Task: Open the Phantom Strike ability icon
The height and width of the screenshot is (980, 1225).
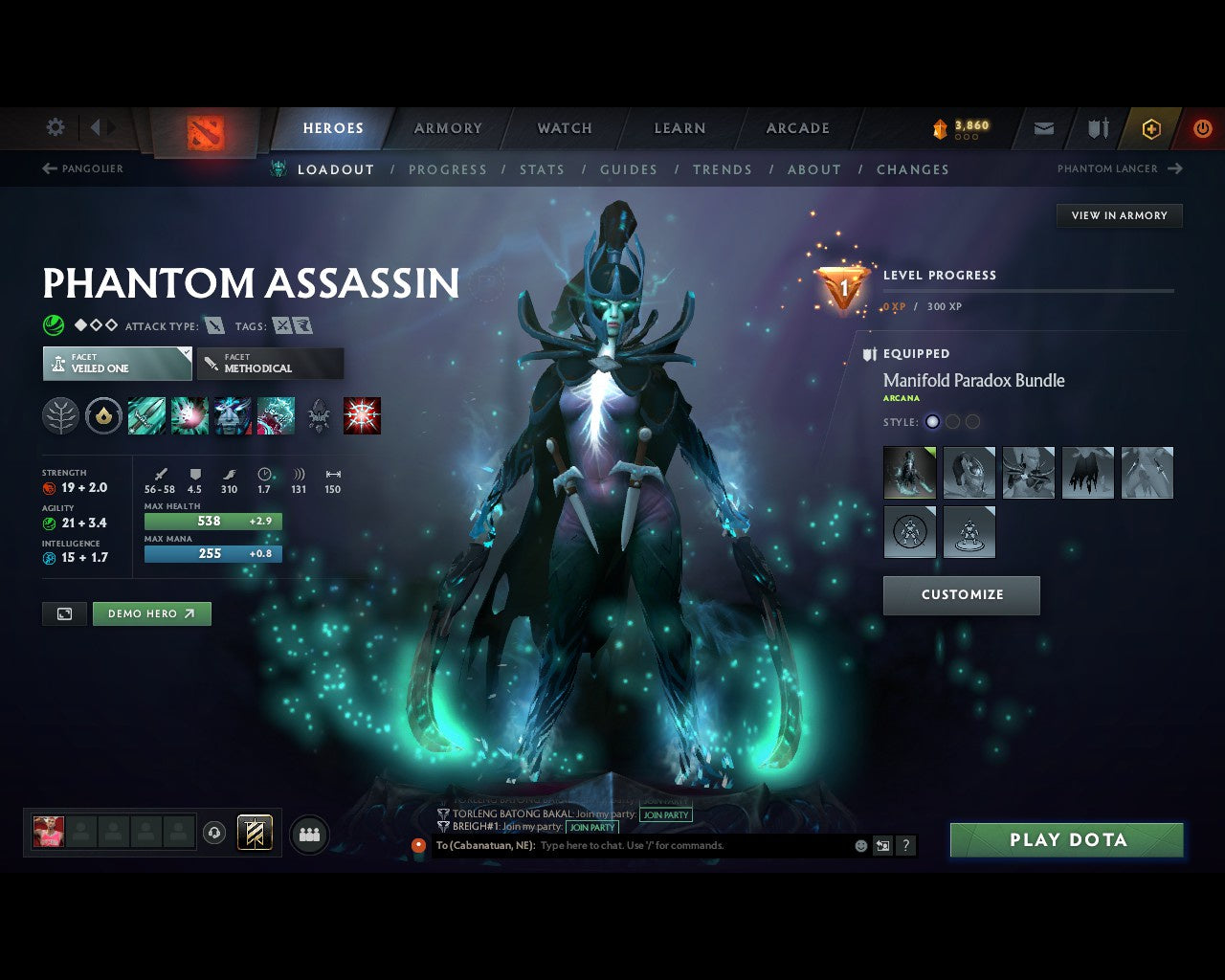Action: pyautogui.click(x=189, y=415)
